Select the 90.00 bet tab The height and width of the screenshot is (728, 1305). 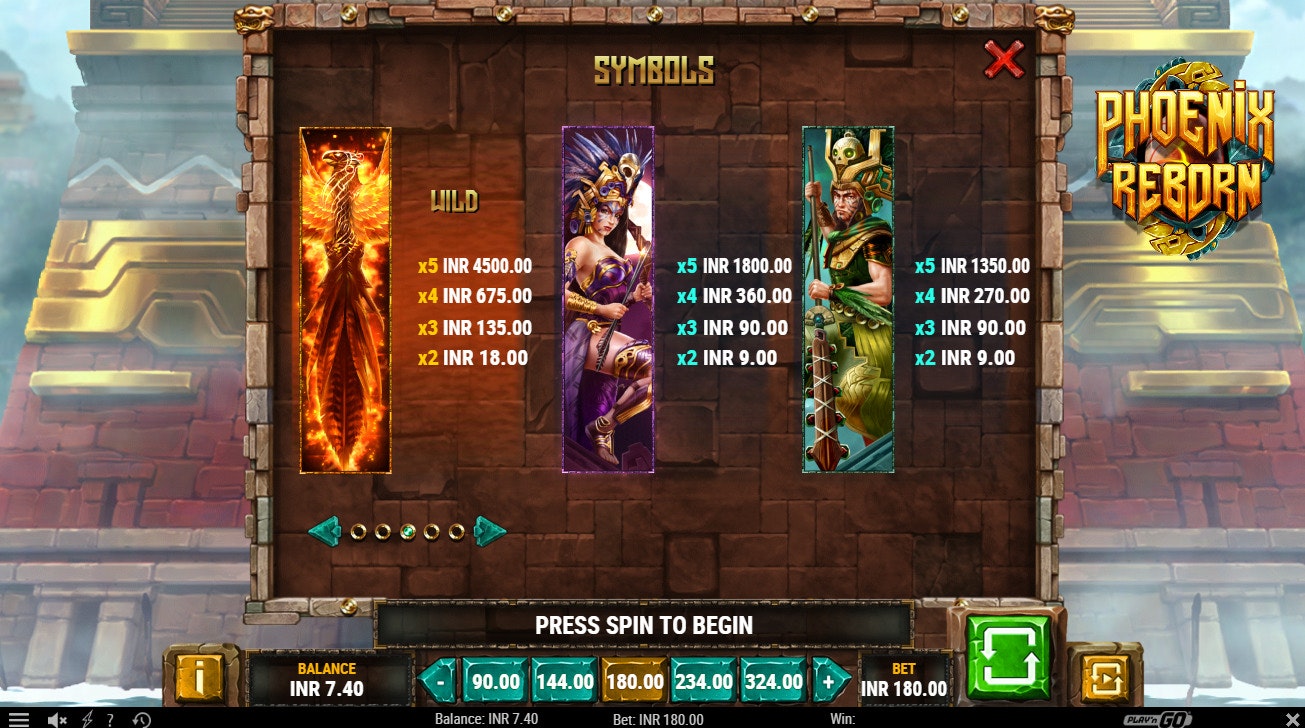coord(494,681)
